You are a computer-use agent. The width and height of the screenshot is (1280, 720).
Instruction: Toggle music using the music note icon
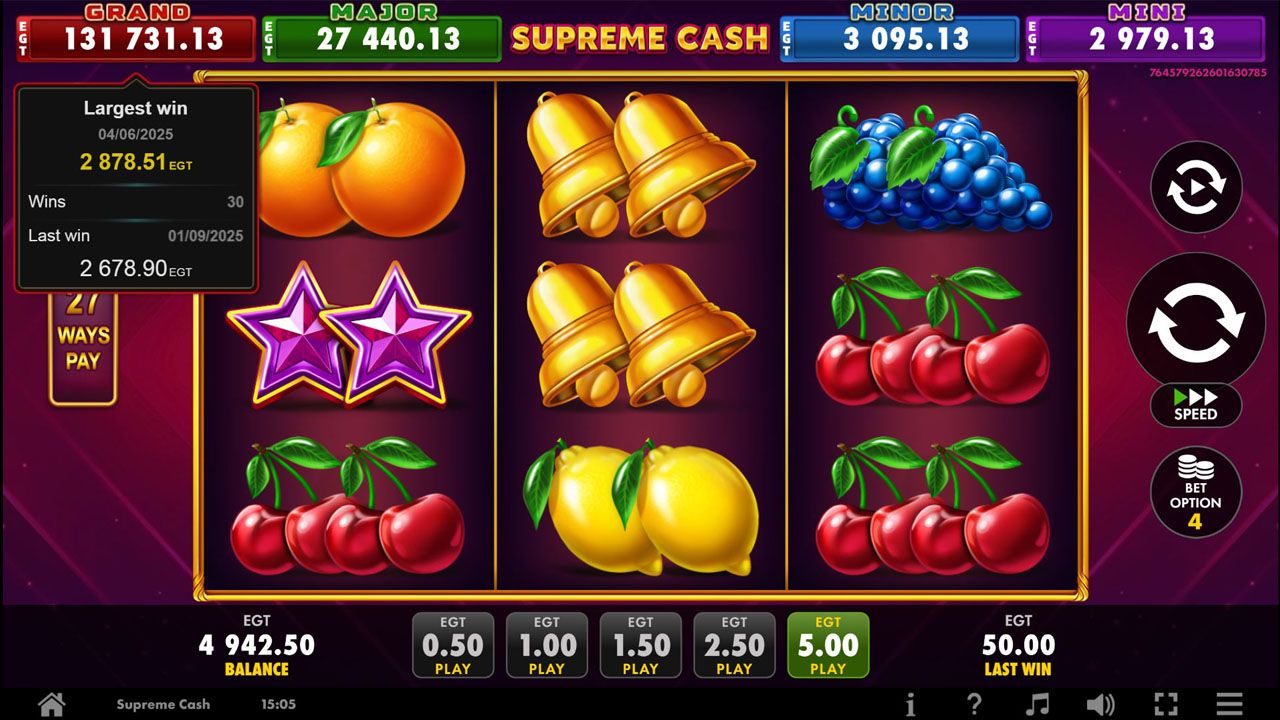(x=1038, y=704)
